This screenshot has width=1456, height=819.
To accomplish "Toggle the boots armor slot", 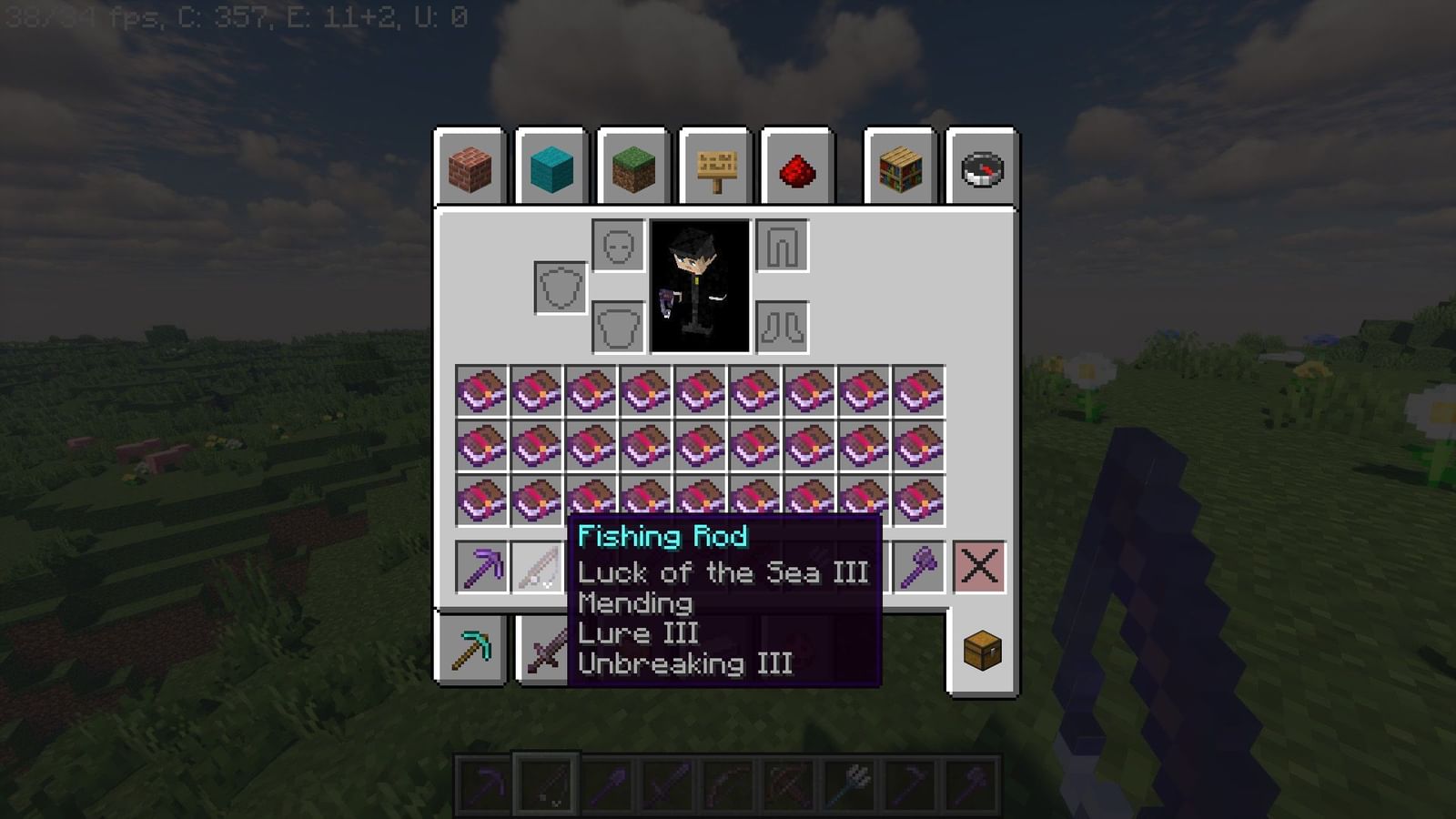I will pos(781,326).
